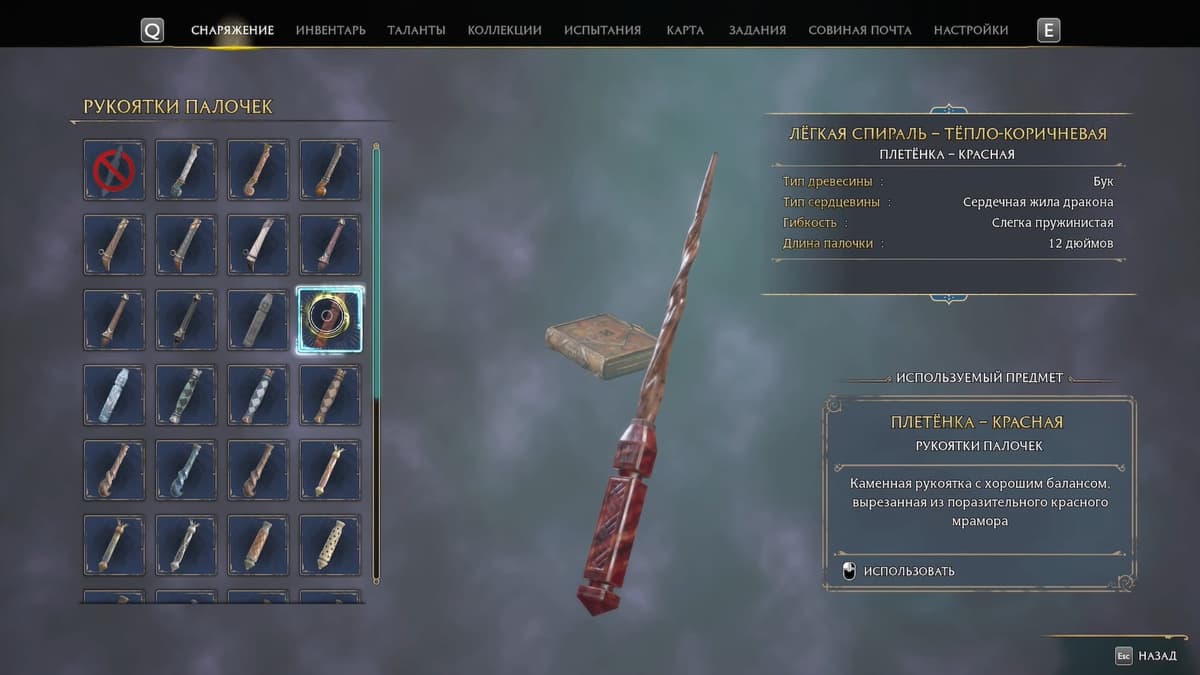Viewport: 1200px width, 675px height.
Task: Click the Использовать button
Action: [908, 571]
